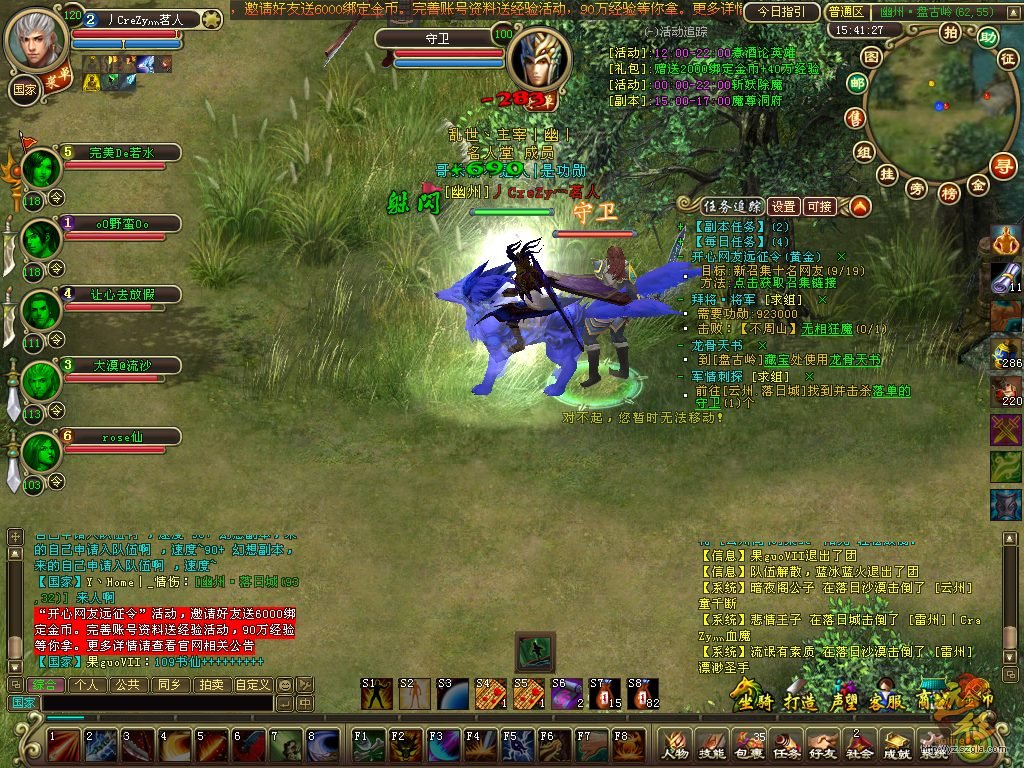Open the 邮 mail button
Viewport: 1024px width, 768px height.
(x=856, y=85)
